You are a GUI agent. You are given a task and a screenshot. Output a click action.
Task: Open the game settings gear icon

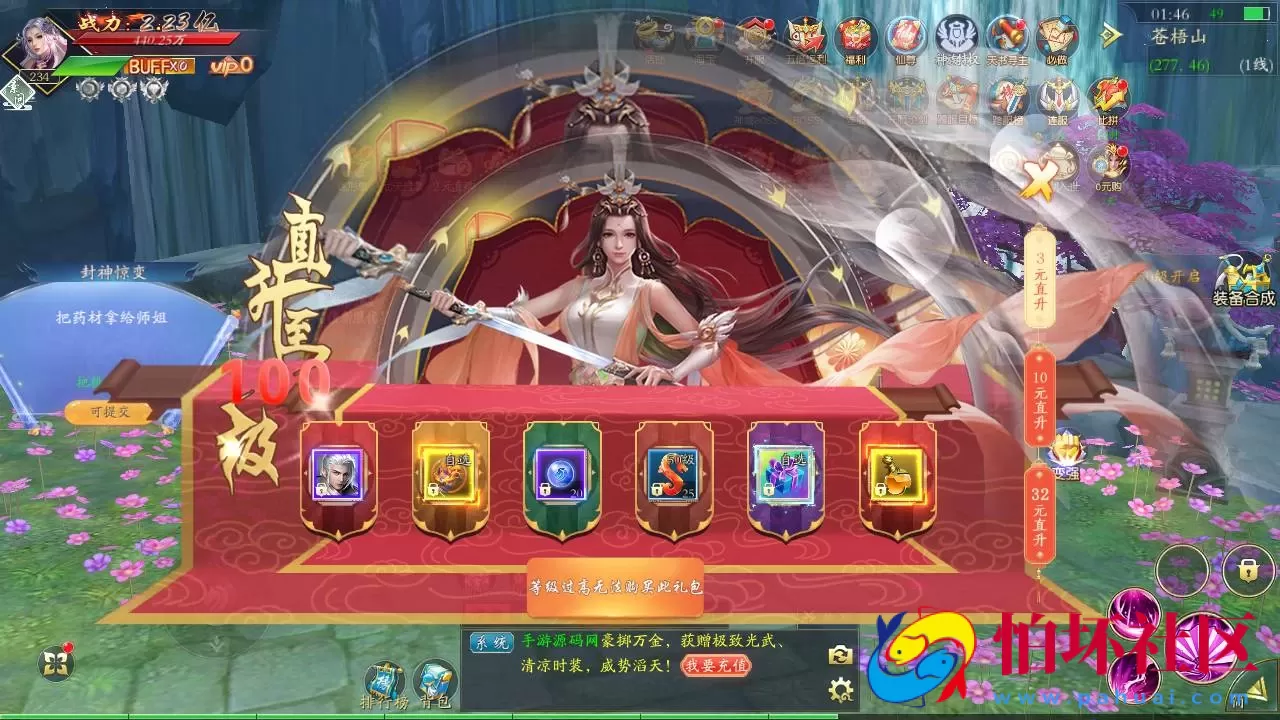tap(838, 690)
